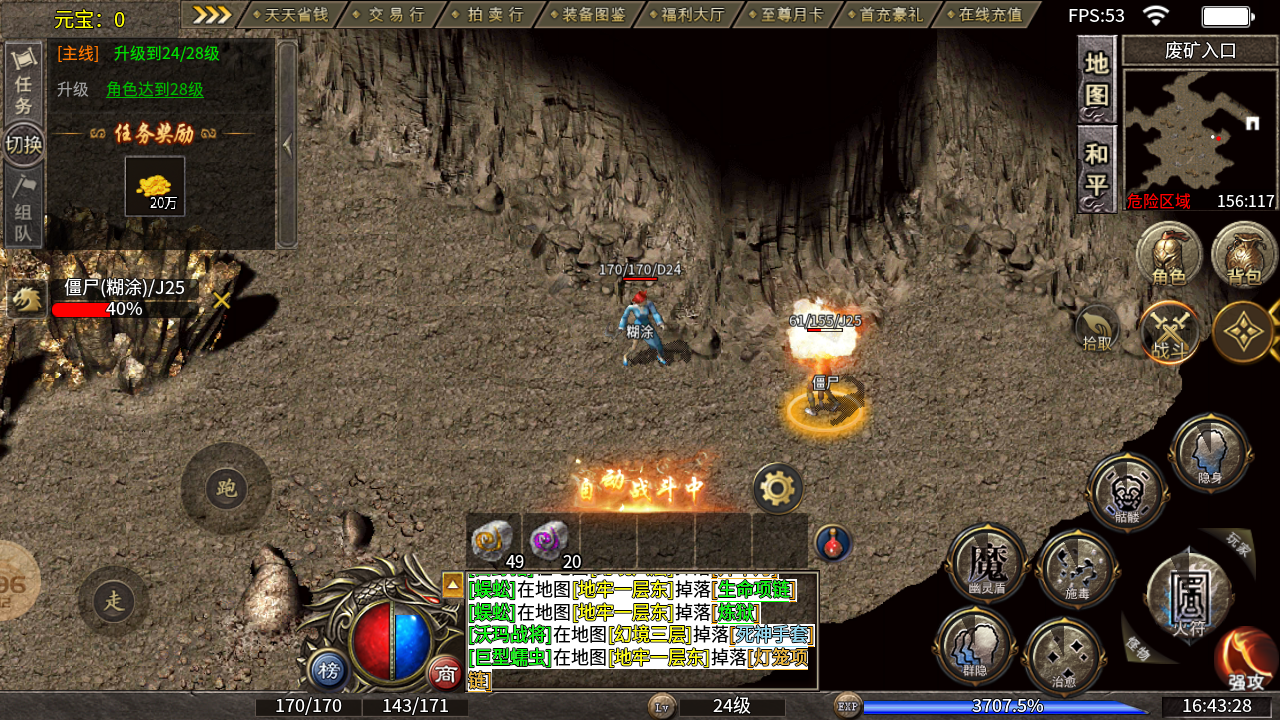This screenshot has height=720, width=1280.
Task: Use the 治愈 healing skill
Action: 1063,656
